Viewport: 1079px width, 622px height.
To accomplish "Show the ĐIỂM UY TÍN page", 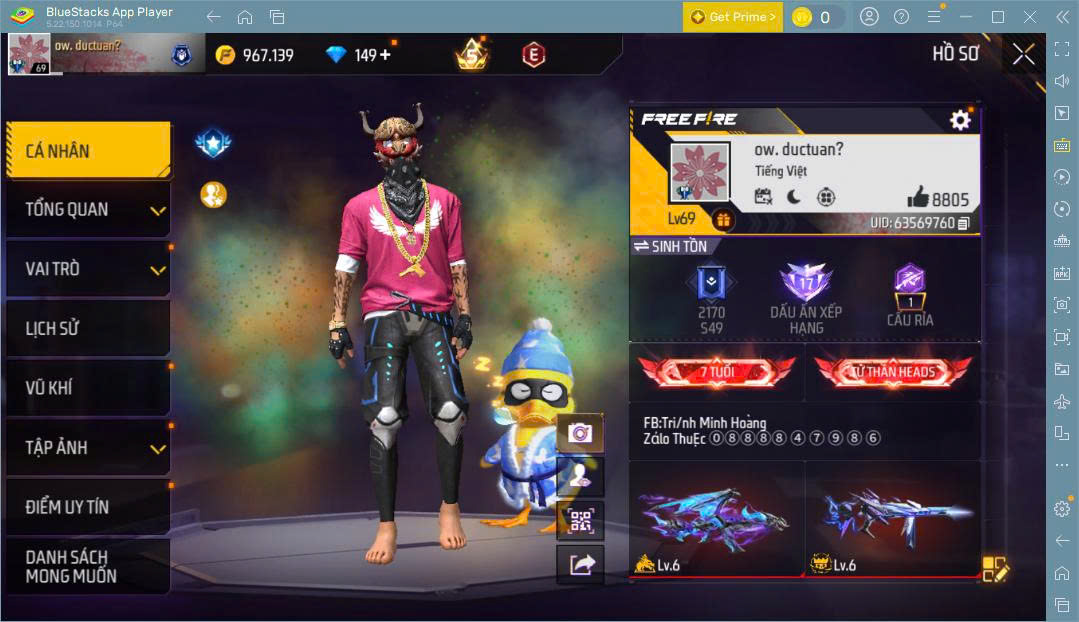I will point(88,507).
